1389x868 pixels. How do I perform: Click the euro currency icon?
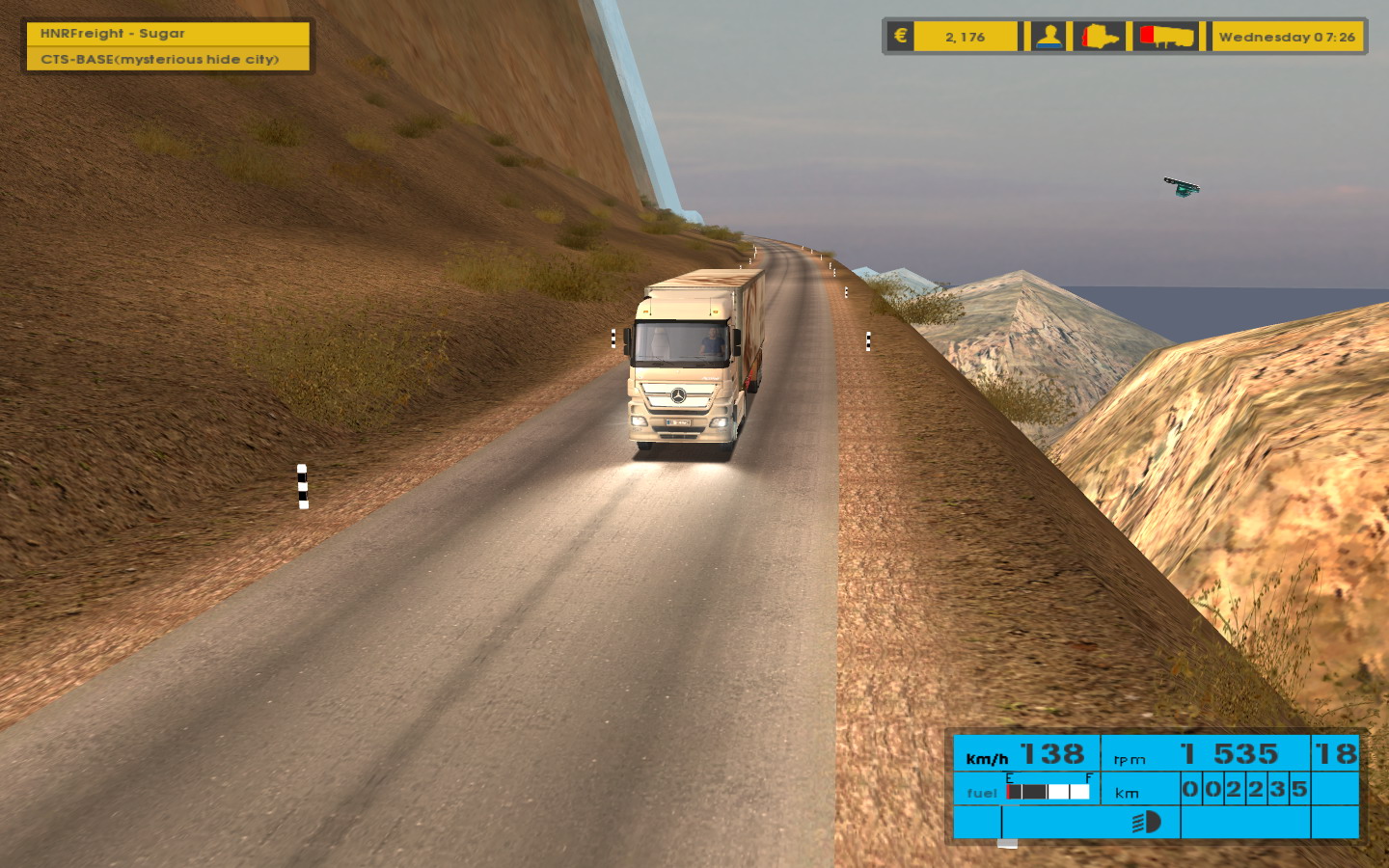(900, 37)
